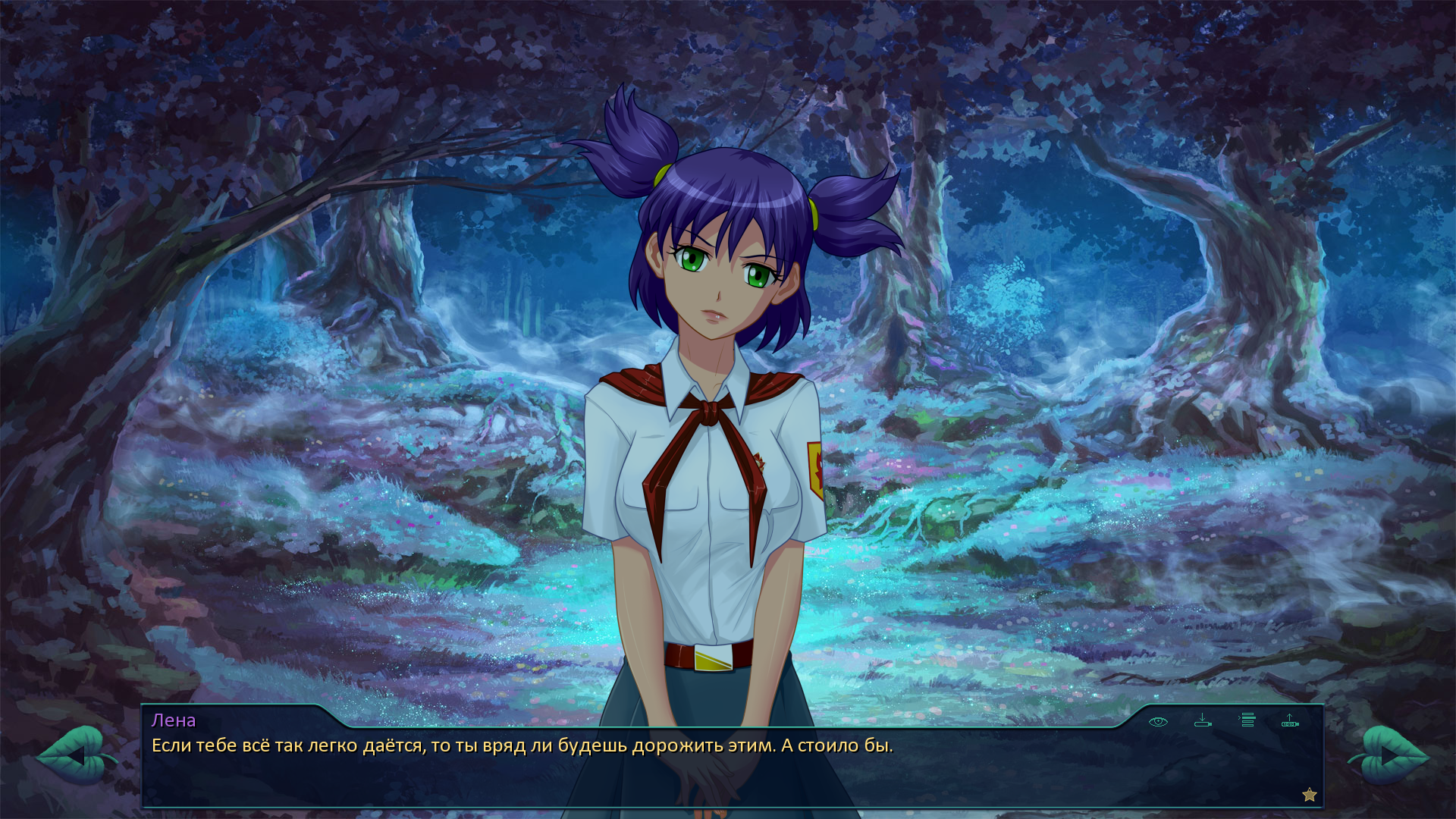The width and height of the screenshot is (1456, 819).
Task: Click the gold star icon
Action: tap(1310, 795)
